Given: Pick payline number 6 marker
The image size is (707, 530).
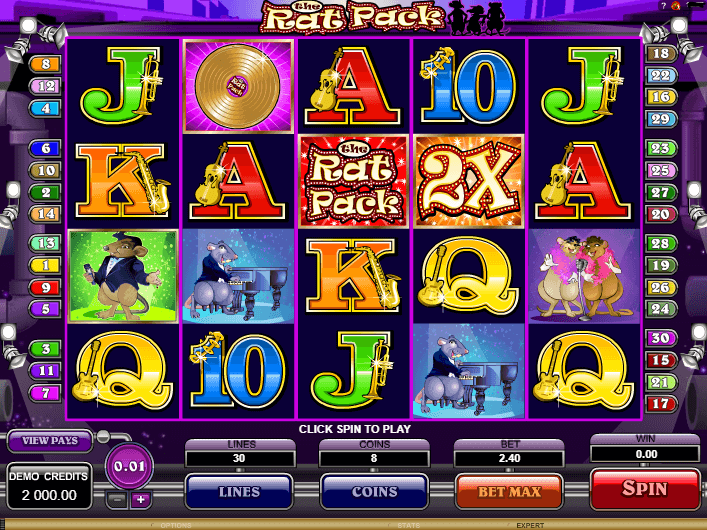Looking at the screenshot, I should (46, 149).
